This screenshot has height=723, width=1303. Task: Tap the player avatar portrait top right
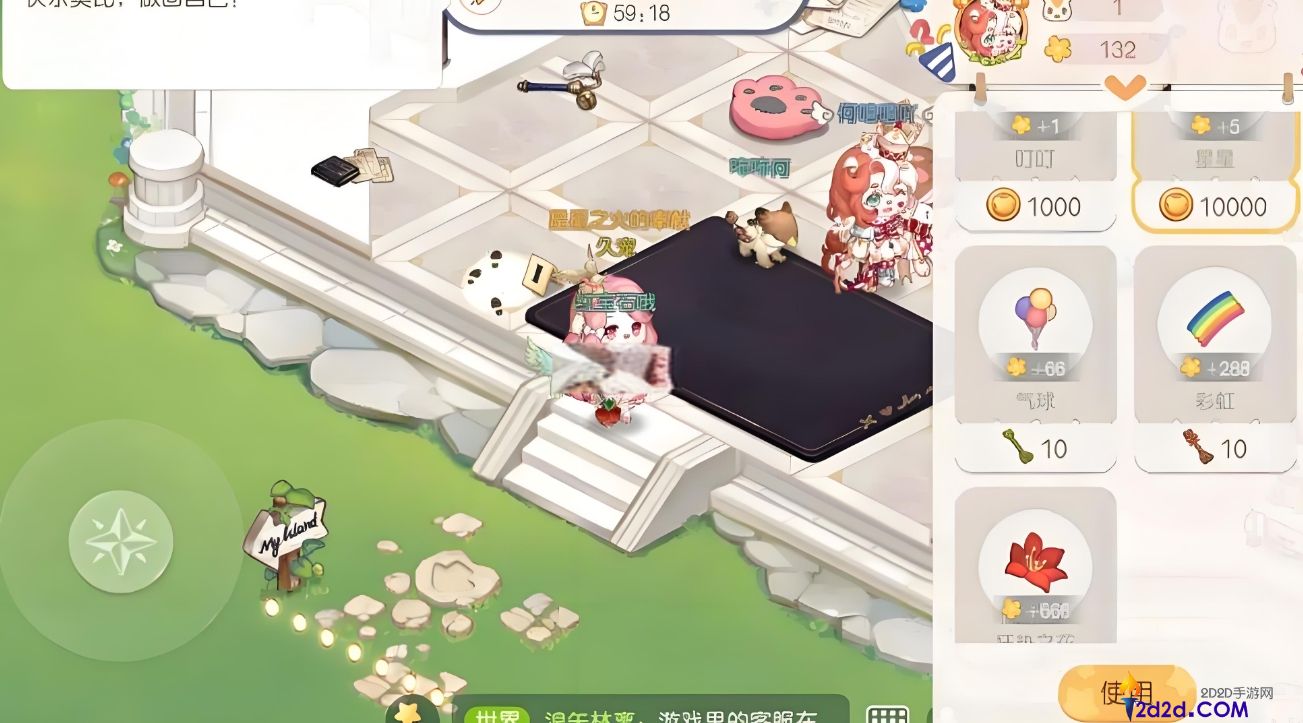(990, 30)
